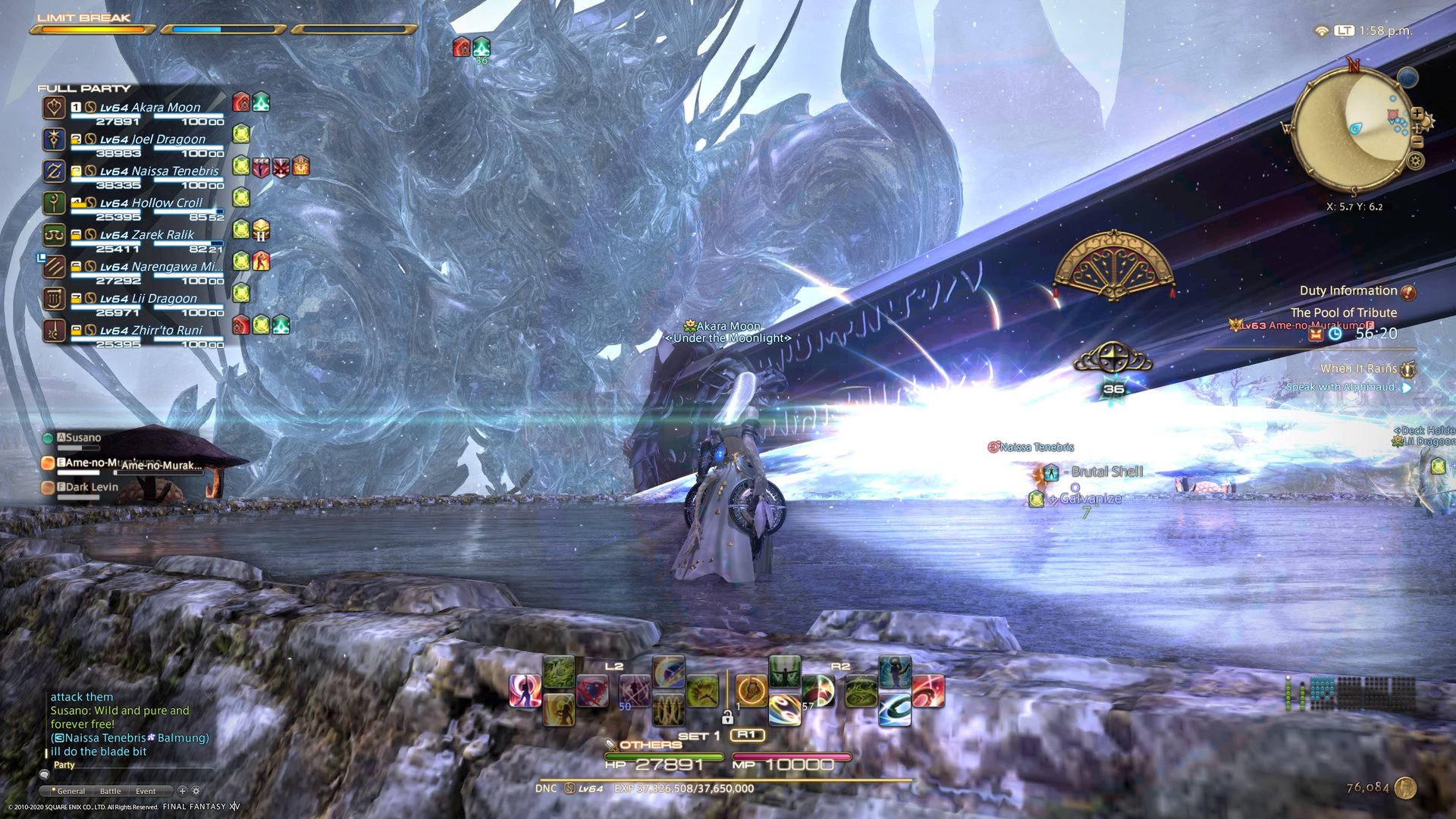Screen dimensions: 1456x819
Task: Open minimap settings gear
Action: (1415, 161)
